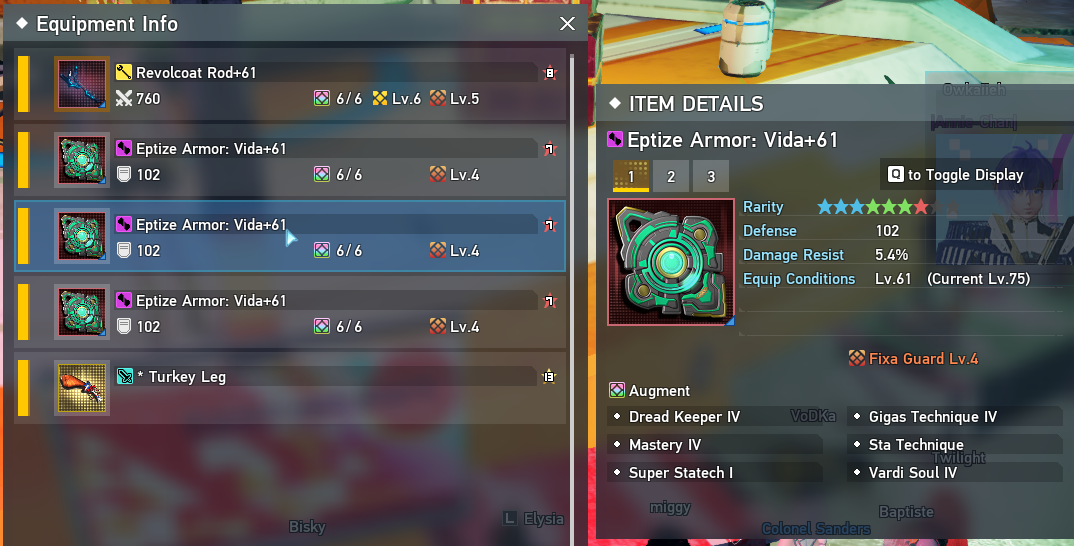The width and height of the screenshot is (1074, 546).
Task: Click the large Eptize Armor icon in Item Details
Action: point(671,261)
